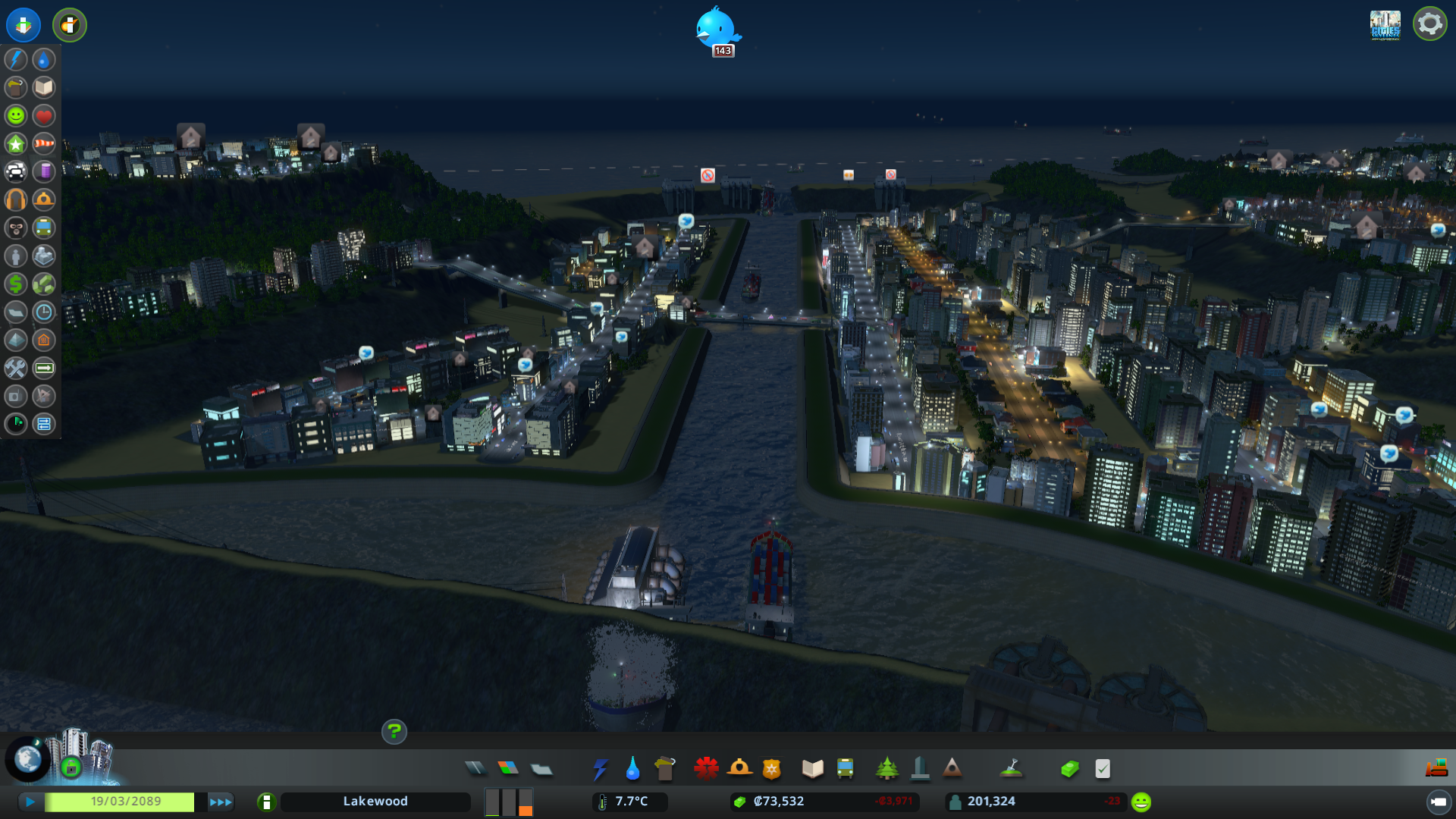Show the electricity info view
This screenshot has height=819, width=1456.
16,59
